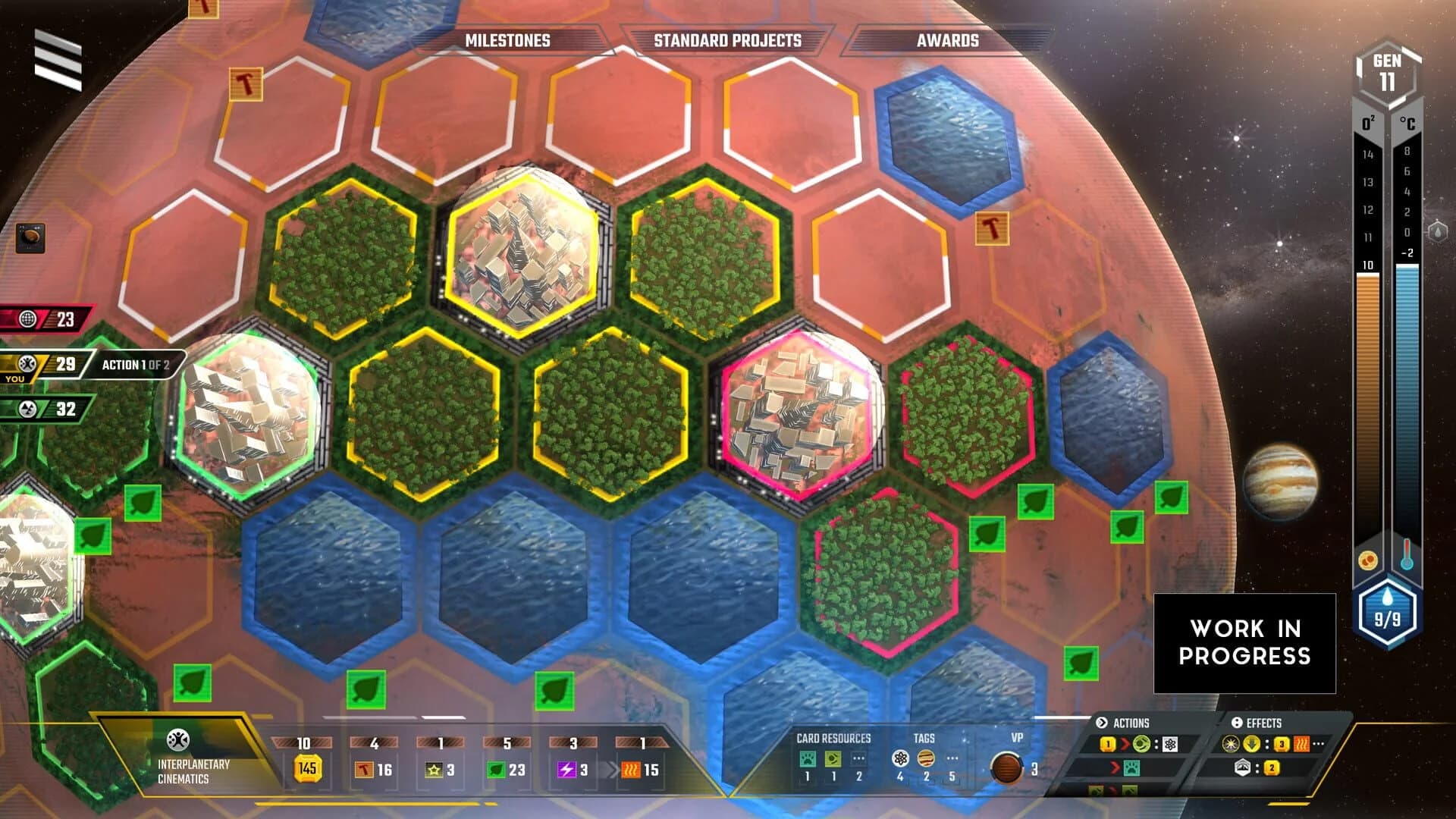The height and width of the screenshot is (819, 1456).
Task: Click the Action 1 of 2 indicator
Action: 138,363
